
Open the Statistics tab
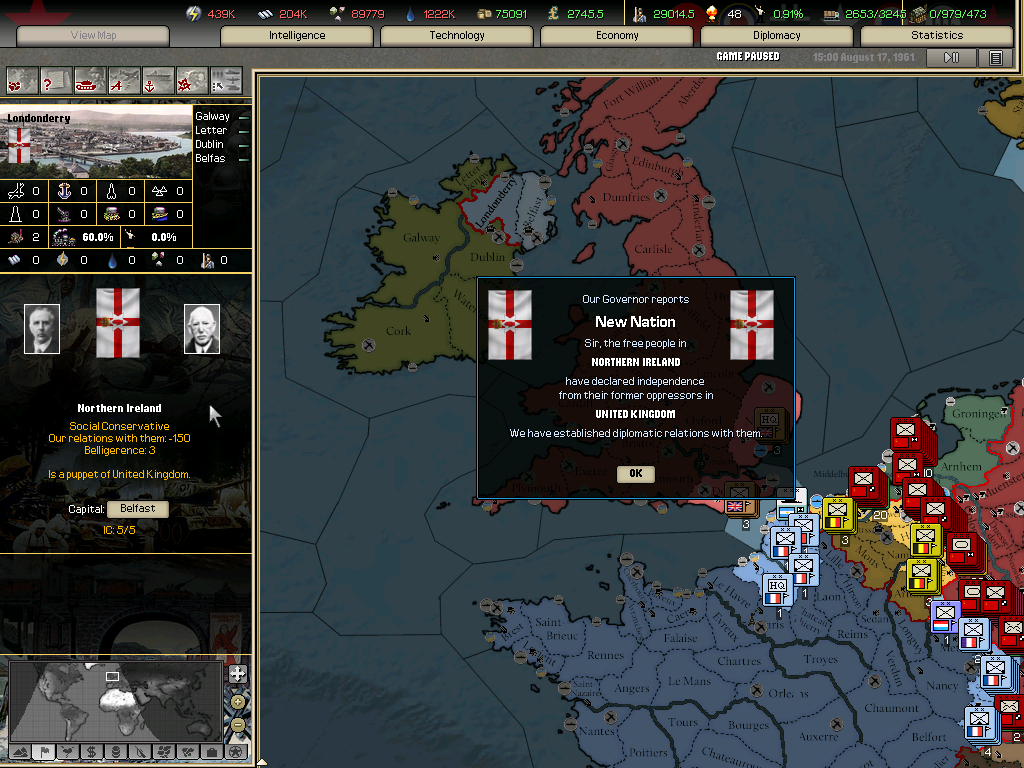[x=937, y=35]
